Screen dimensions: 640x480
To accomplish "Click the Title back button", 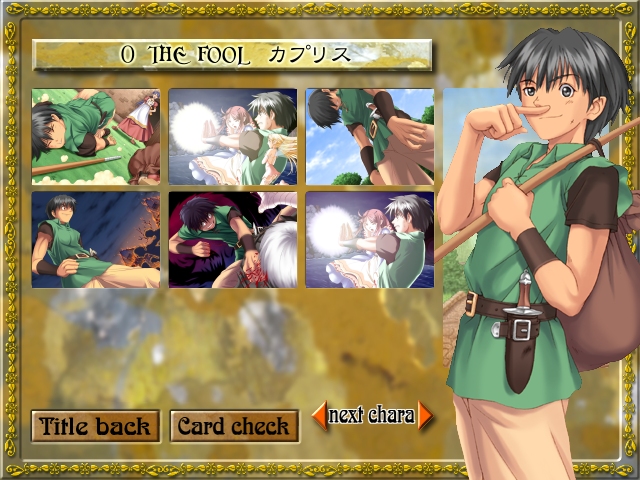I will click(95, 426).
